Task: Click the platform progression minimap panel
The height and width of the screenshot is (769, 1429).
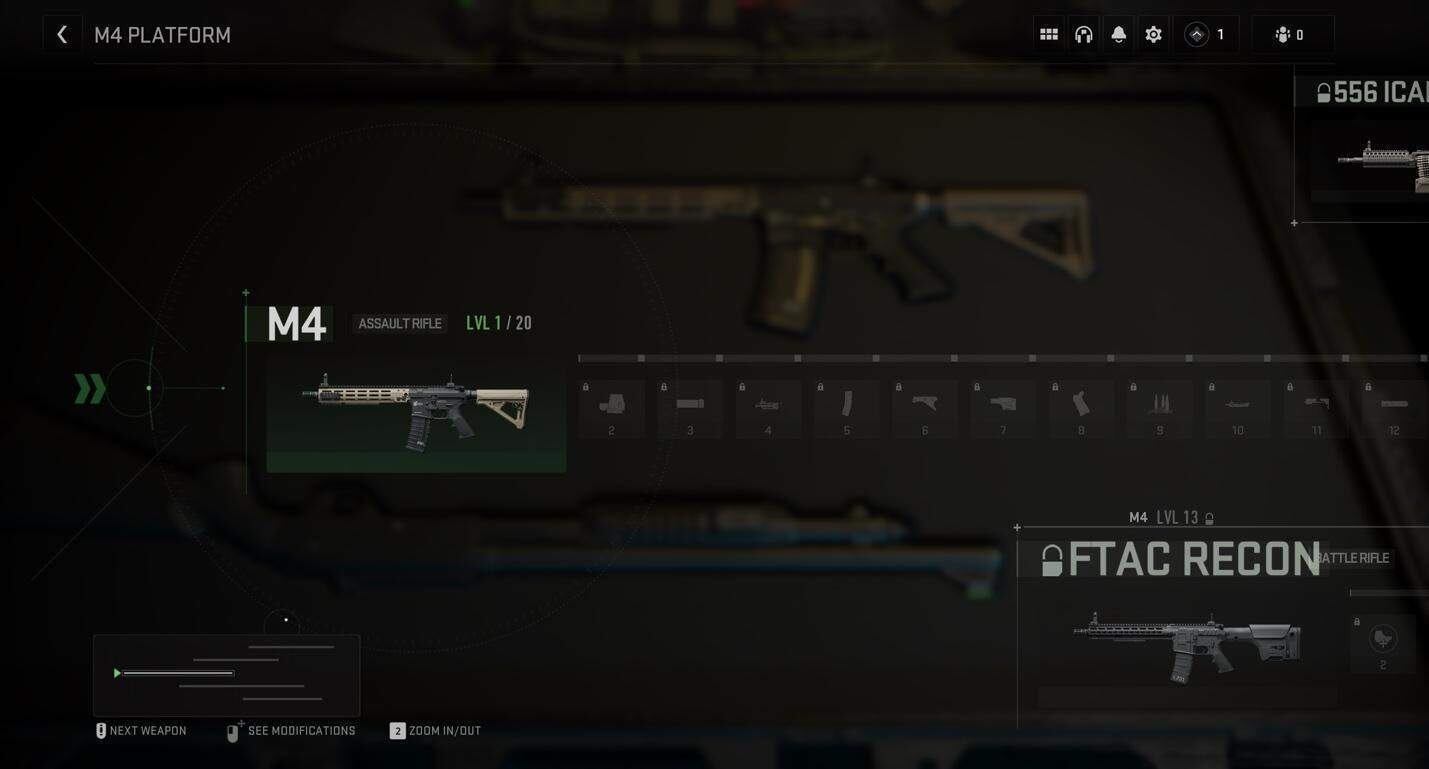Action: coord(226,675)
